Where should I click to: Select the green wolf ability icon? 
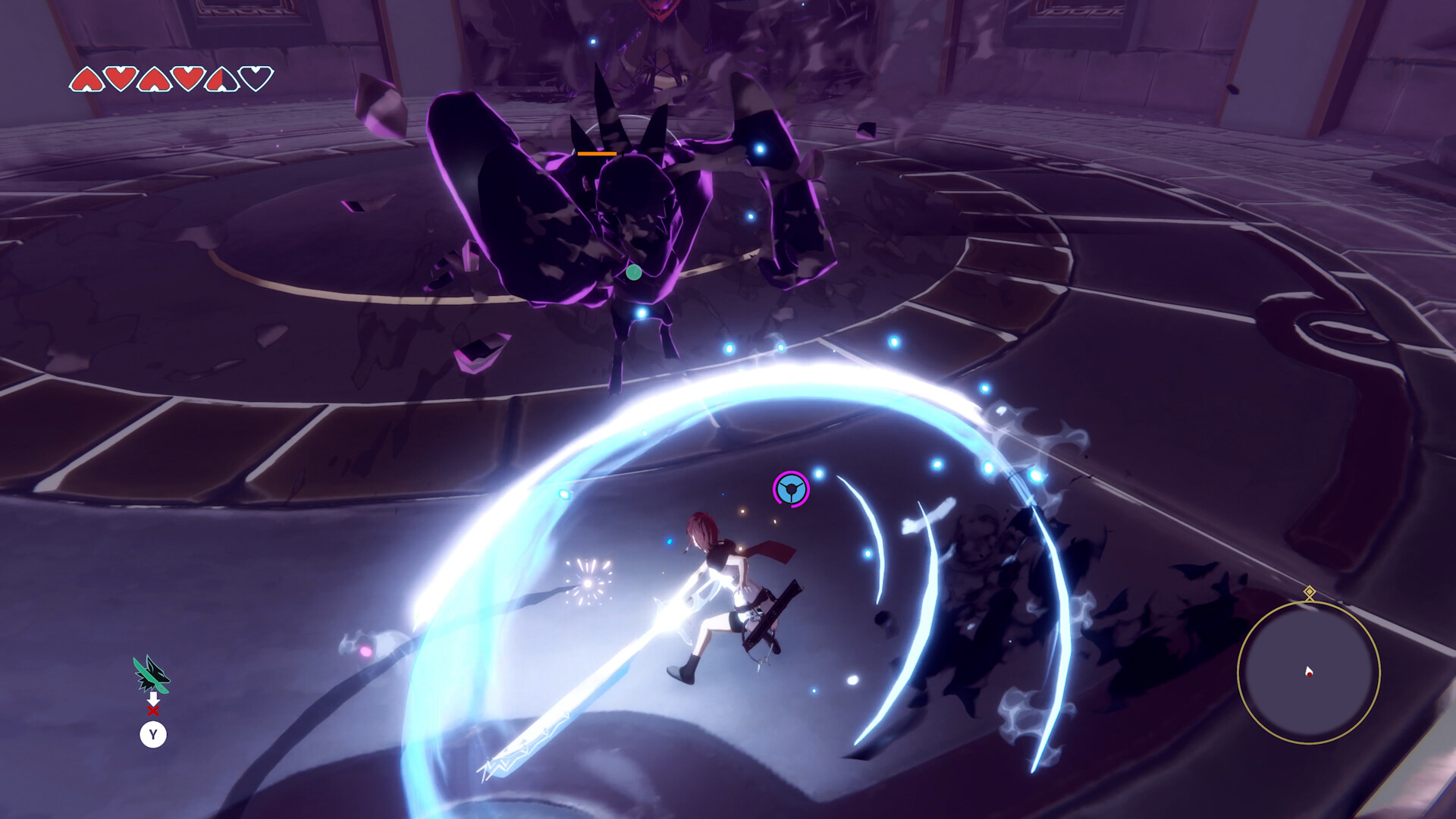pyautogui.click(x=151, y=673)
